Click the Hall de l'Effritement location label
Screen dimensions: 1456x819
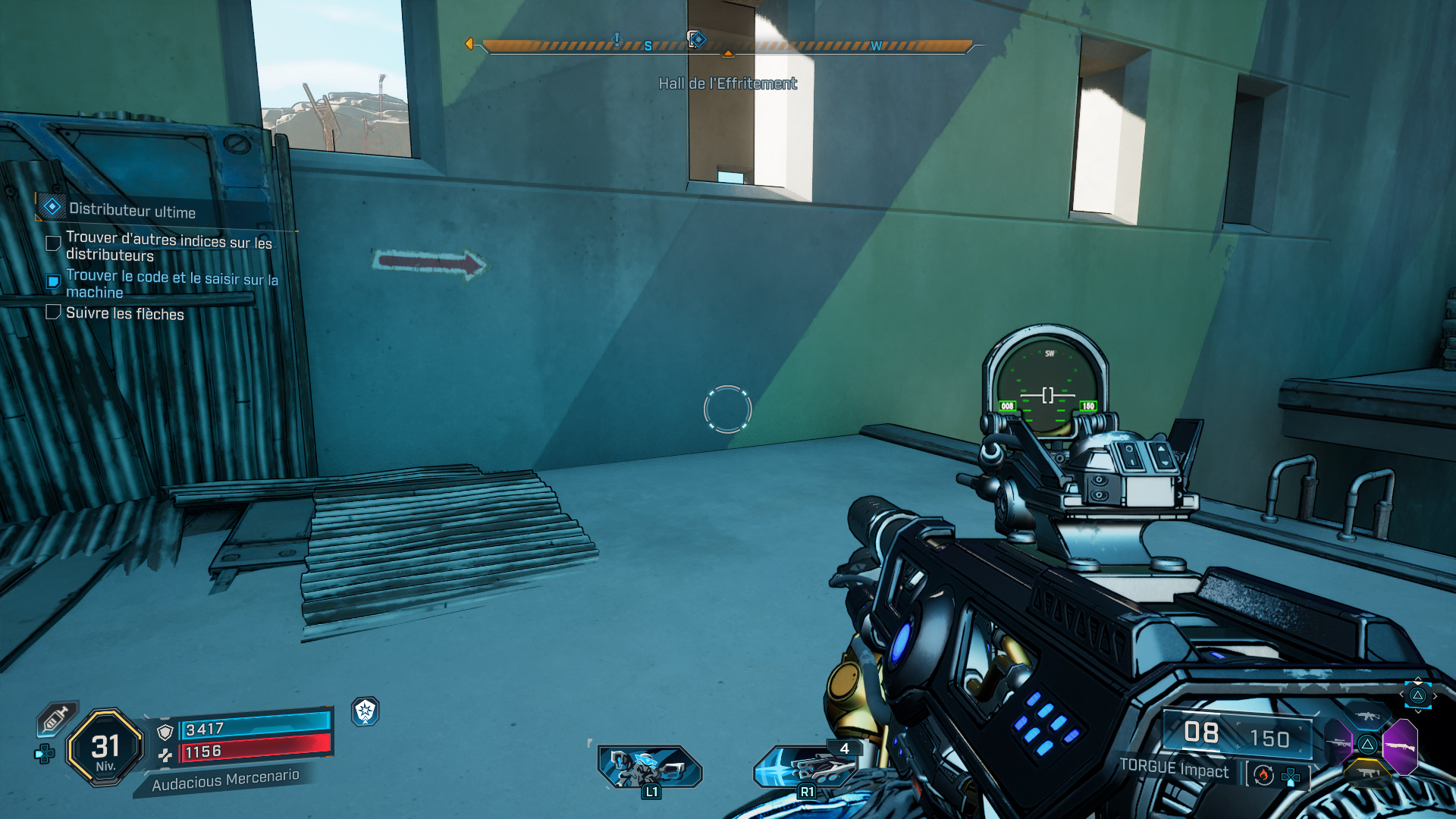pos(727,83)
